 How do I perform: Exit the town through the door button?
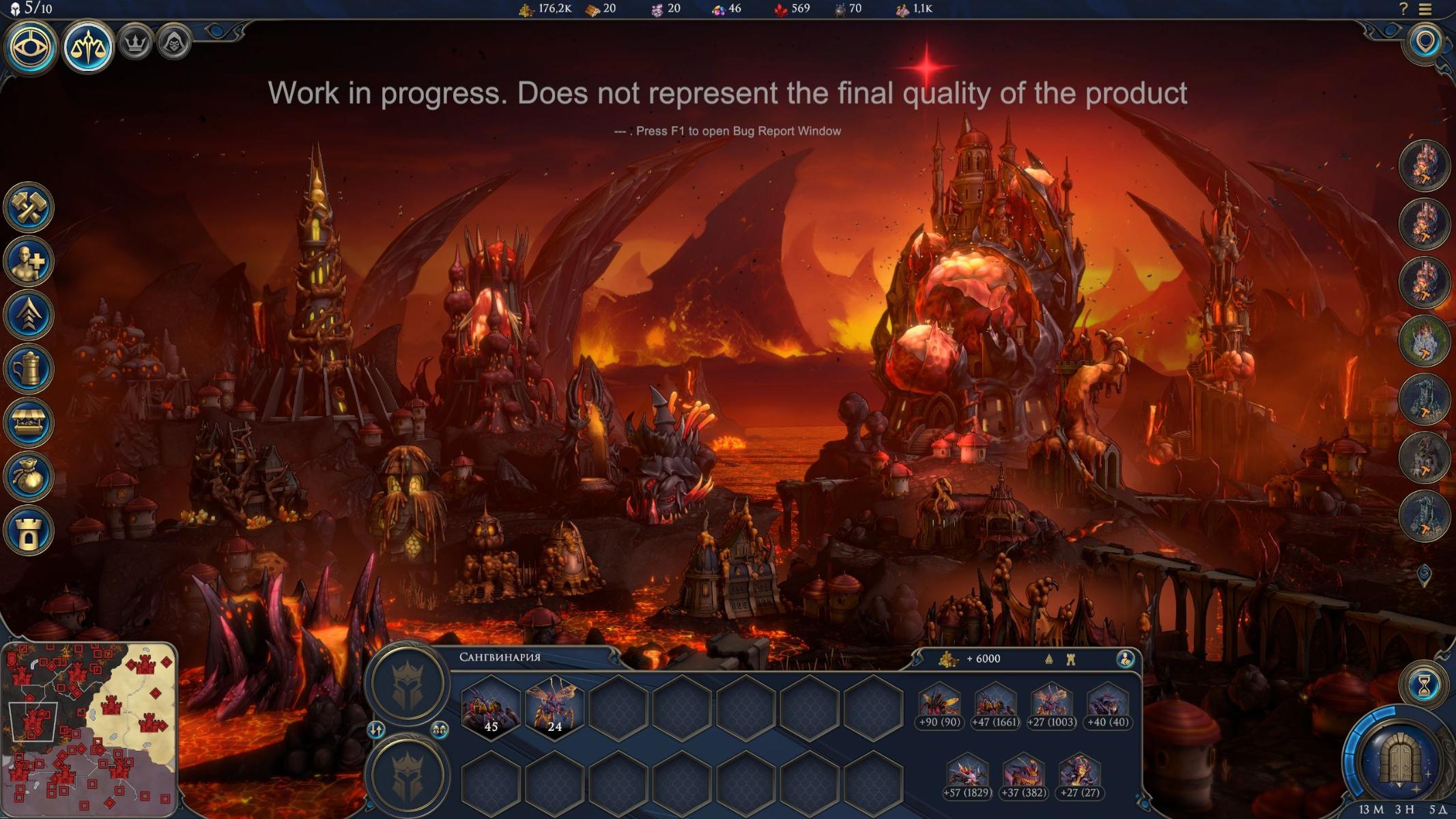[x=1399, y=758]
